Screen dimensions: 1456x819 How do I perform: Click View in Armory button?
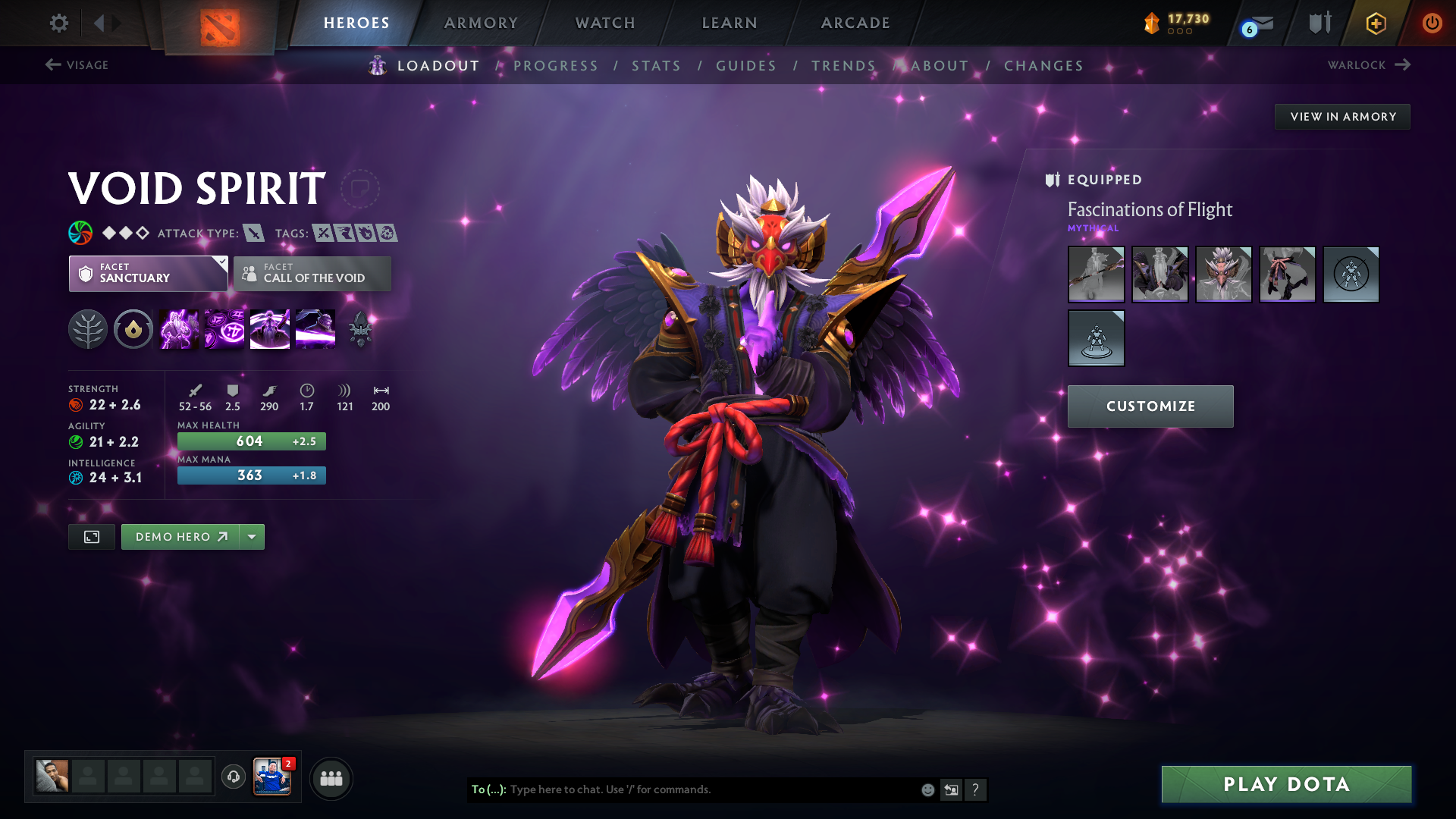point(1342,117)
